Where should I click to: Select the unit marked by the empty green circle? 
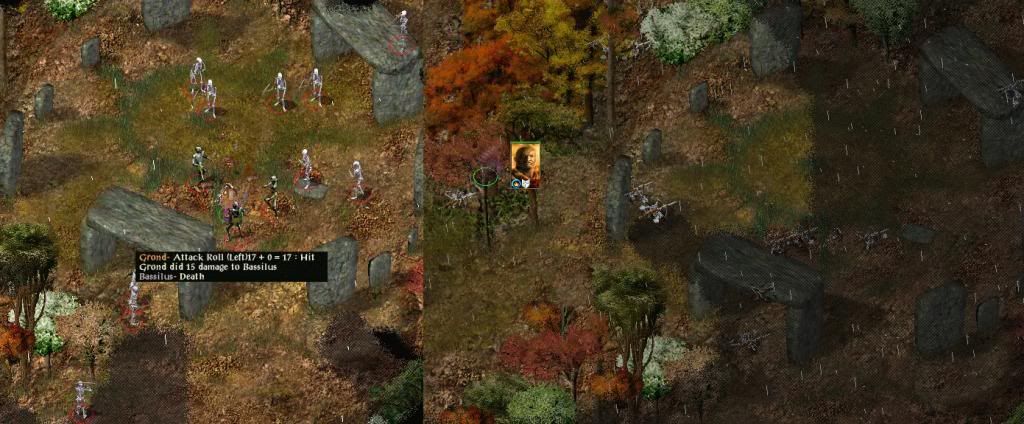pyautogui.click(x=485, y=177)
